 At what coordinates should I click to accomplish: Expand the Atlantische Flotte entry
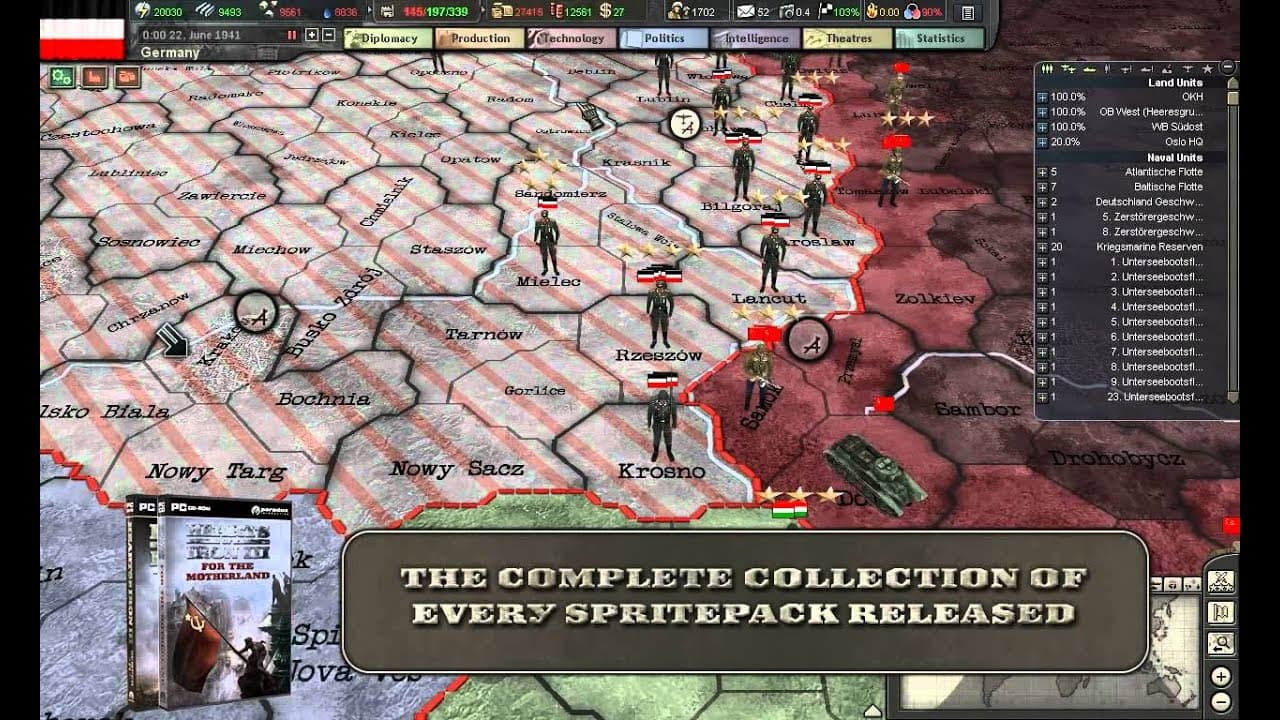coord(1043,171)
